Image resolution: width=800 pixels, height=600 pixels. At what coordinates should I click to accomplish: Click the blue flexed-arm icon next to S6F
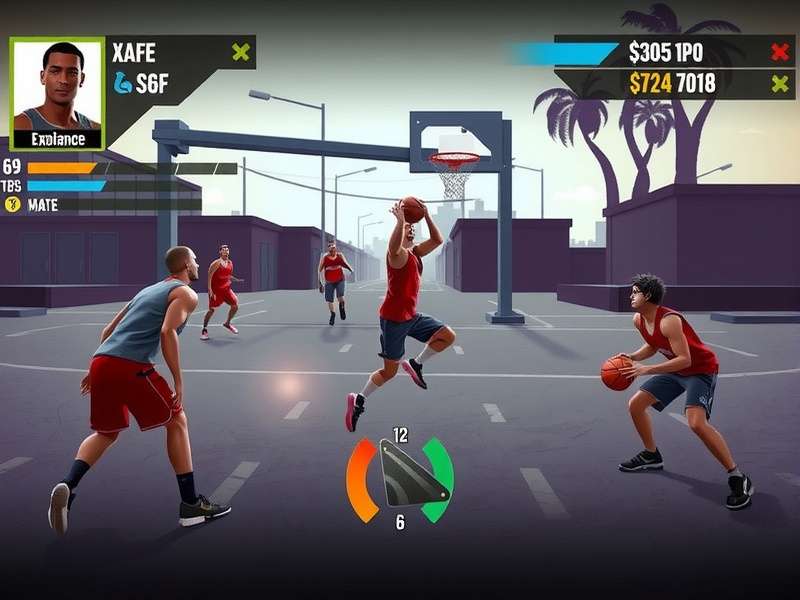(x=123, y=83)
